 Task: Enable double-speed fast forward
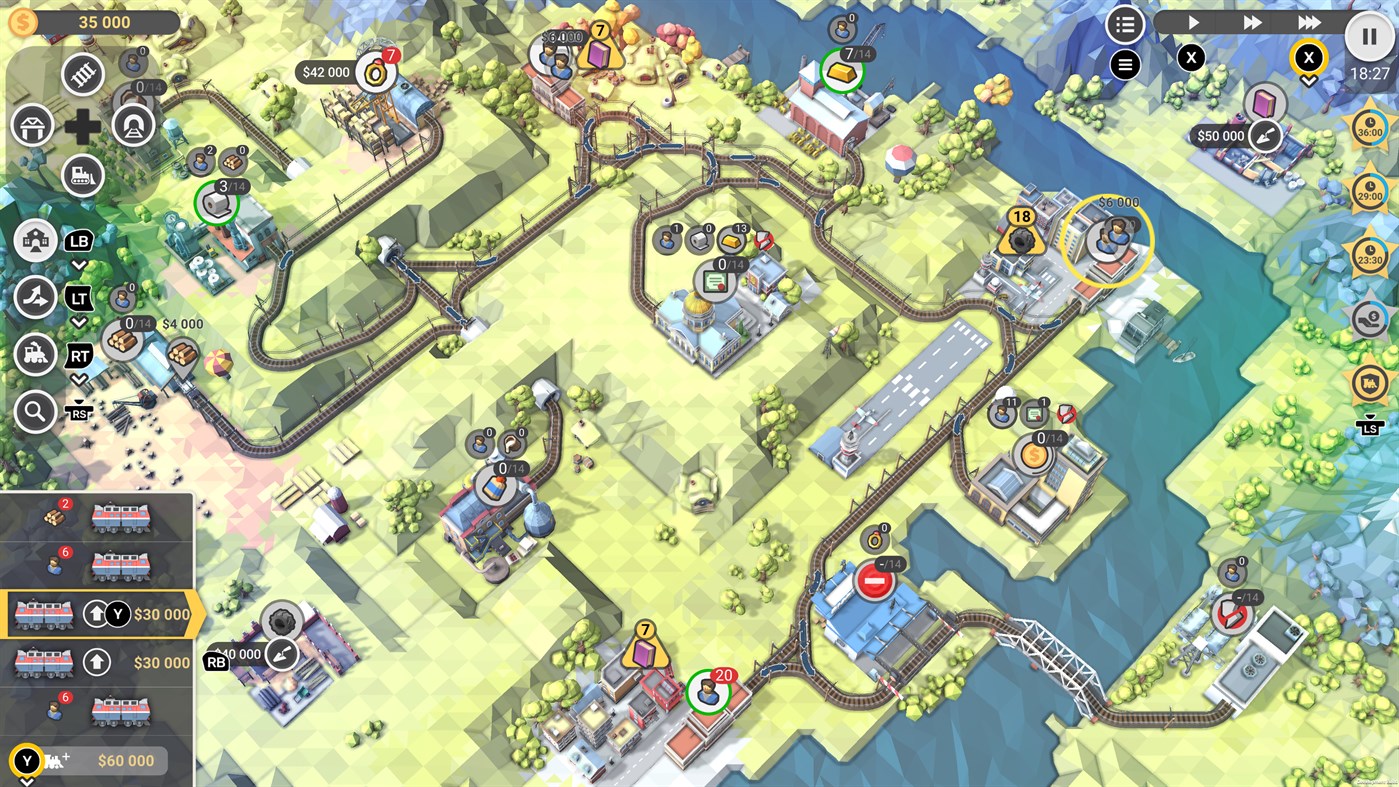(1251, 21)
